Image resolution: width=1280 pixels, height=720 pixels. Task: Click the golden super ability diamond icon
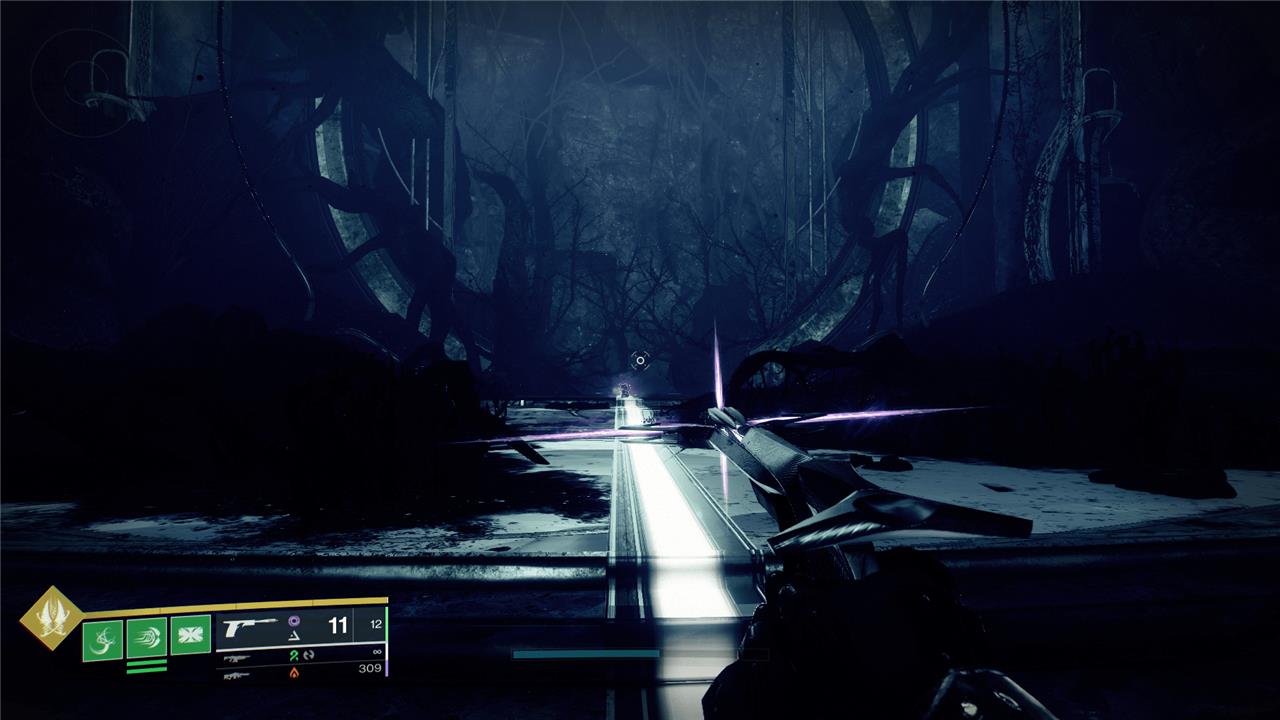coord(50,618)
